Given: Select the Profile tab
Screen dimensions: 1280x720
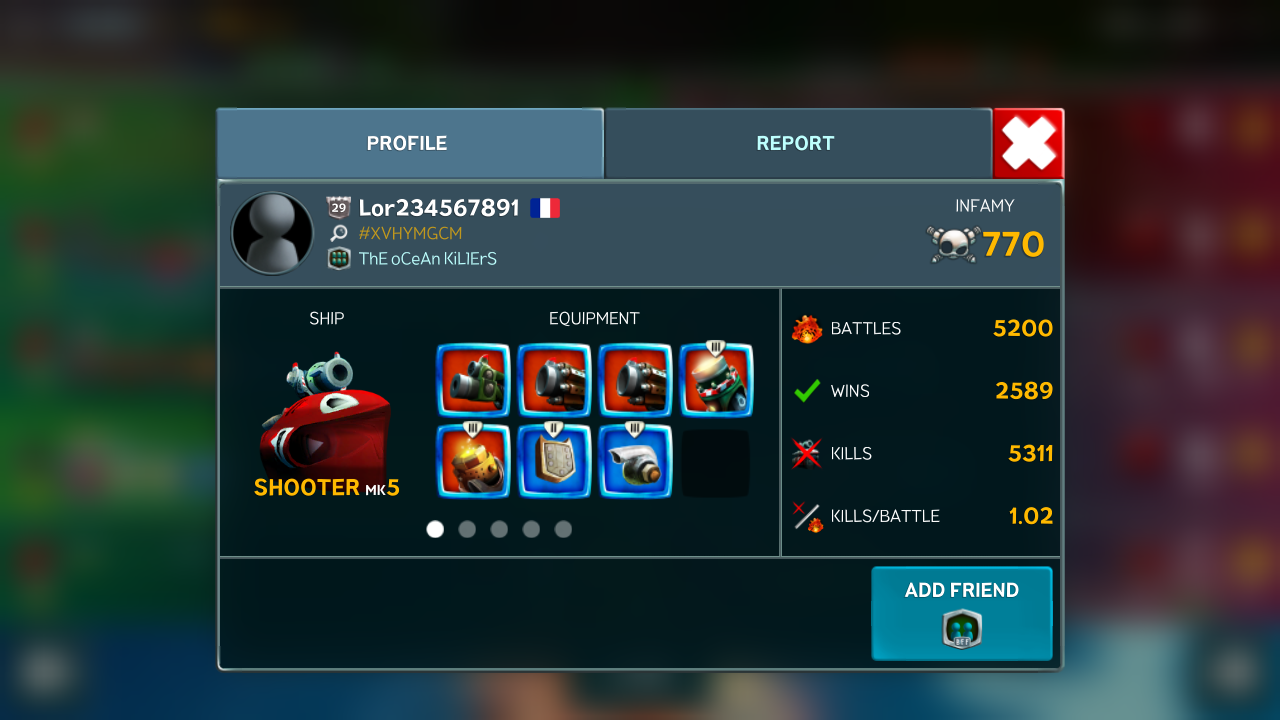Looking at the screenshot, I should (x=407, y=143).
